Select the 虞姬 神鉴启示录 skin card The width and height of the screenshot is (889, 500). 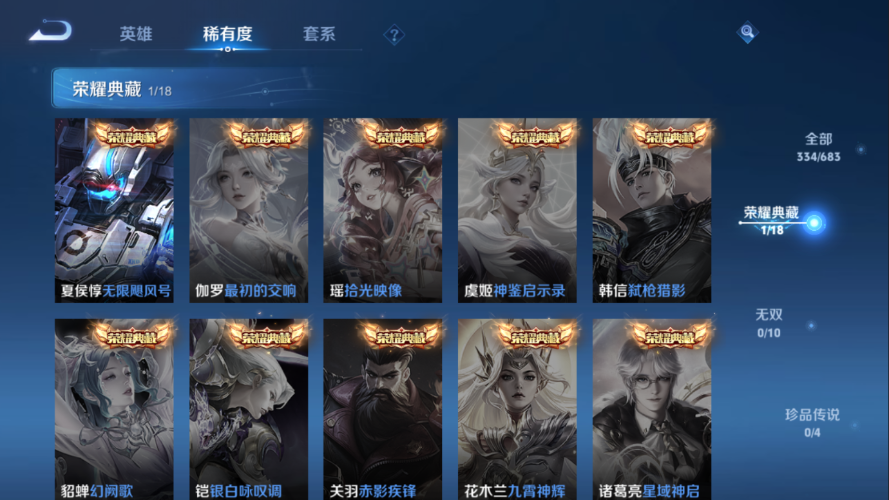point(517,211)
